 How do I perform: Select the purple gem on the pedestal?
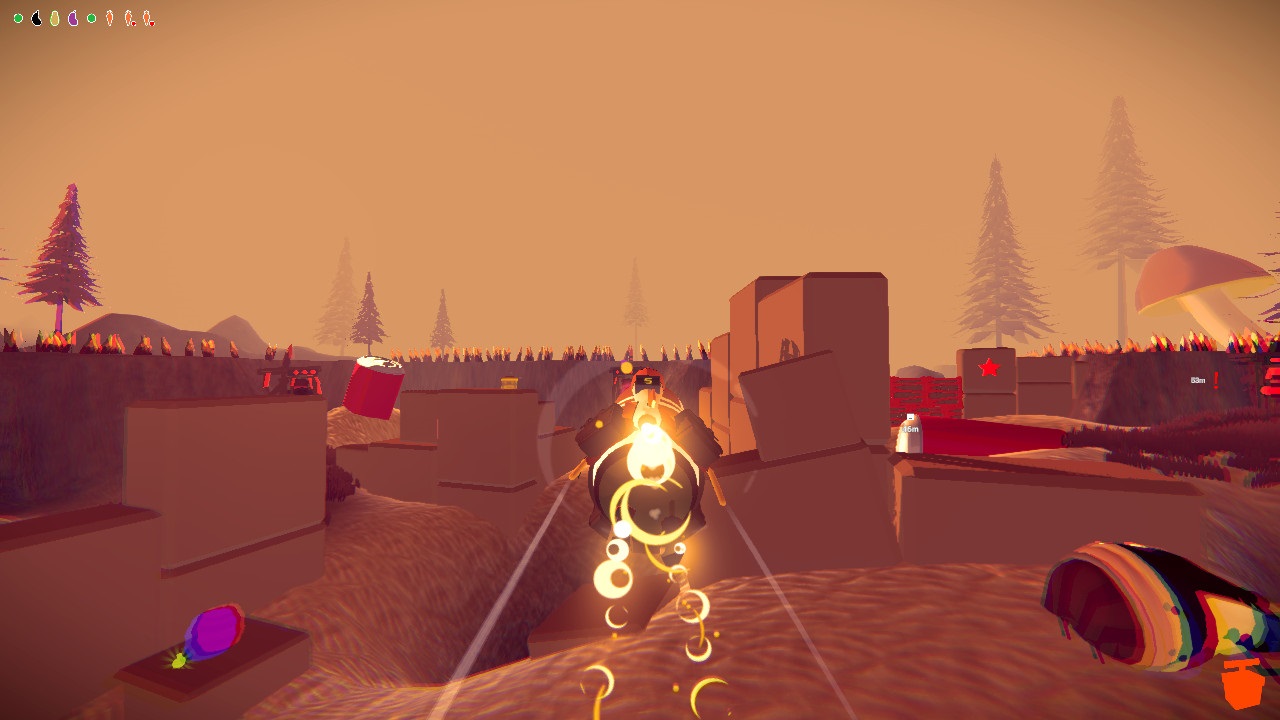pos(215,628)
